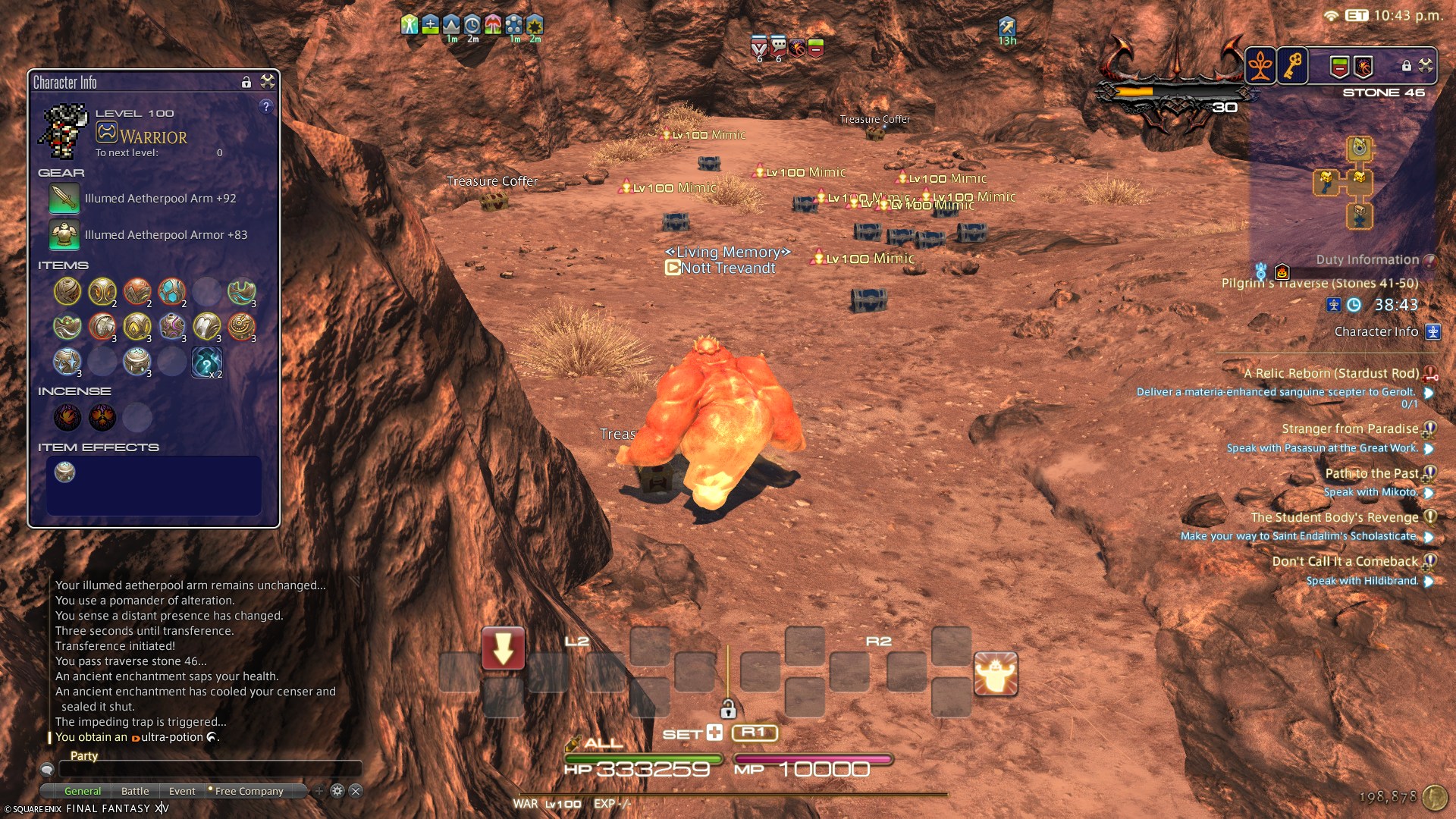The image size is (1456, 819).
Task: Open the Event chat tab
Action: pyautogui.click(x=182, y=791)
